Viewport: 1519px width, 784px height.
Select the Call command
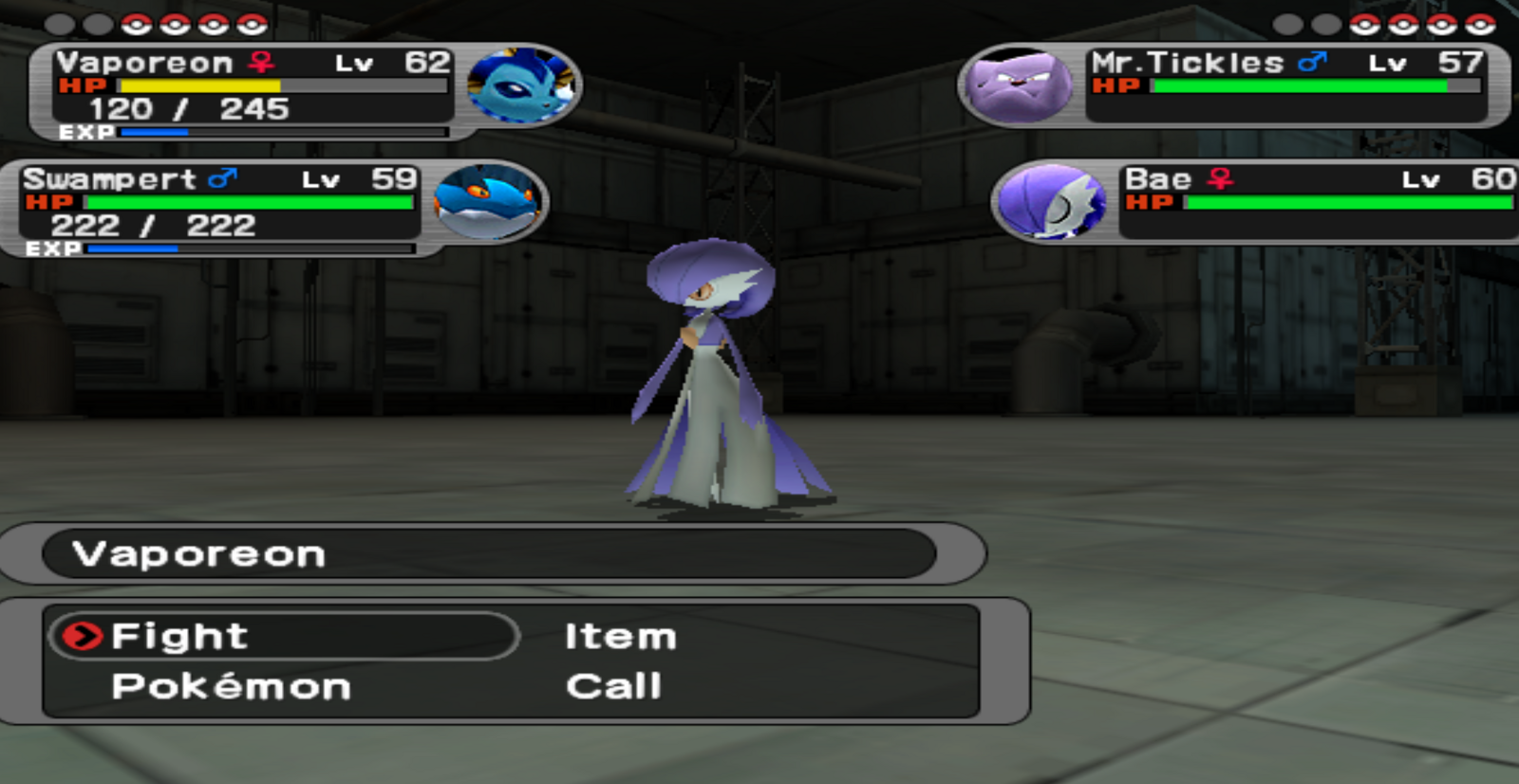613,686
